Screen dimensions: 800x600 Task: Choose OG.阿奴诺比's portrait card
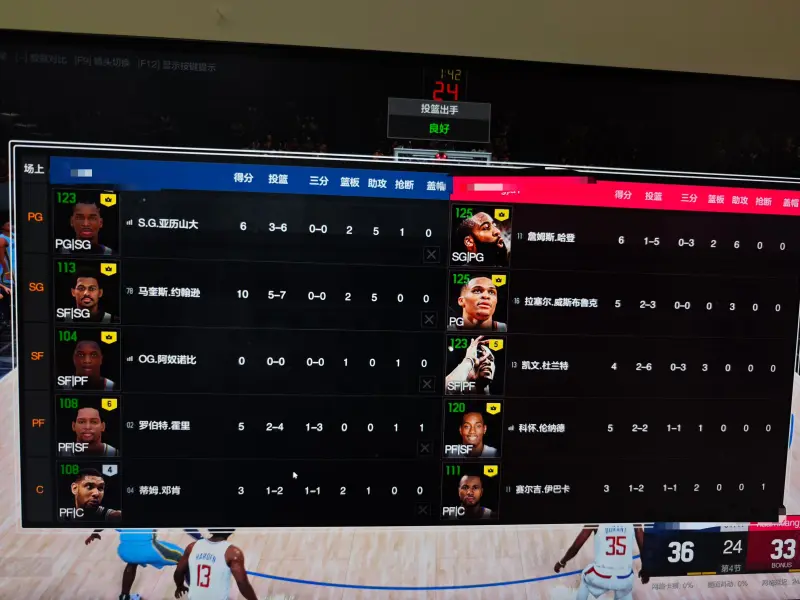tap(85, 361)
